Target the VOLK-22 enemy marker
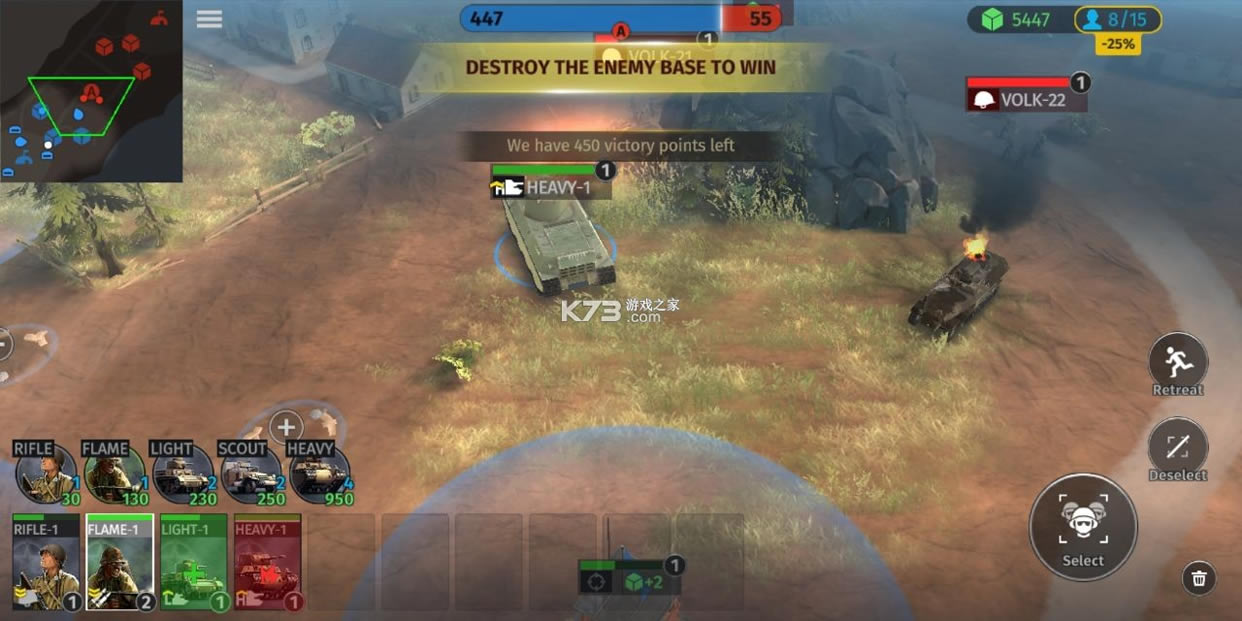The width and height of the screenshot is (1242, 621). (1026, 99)
